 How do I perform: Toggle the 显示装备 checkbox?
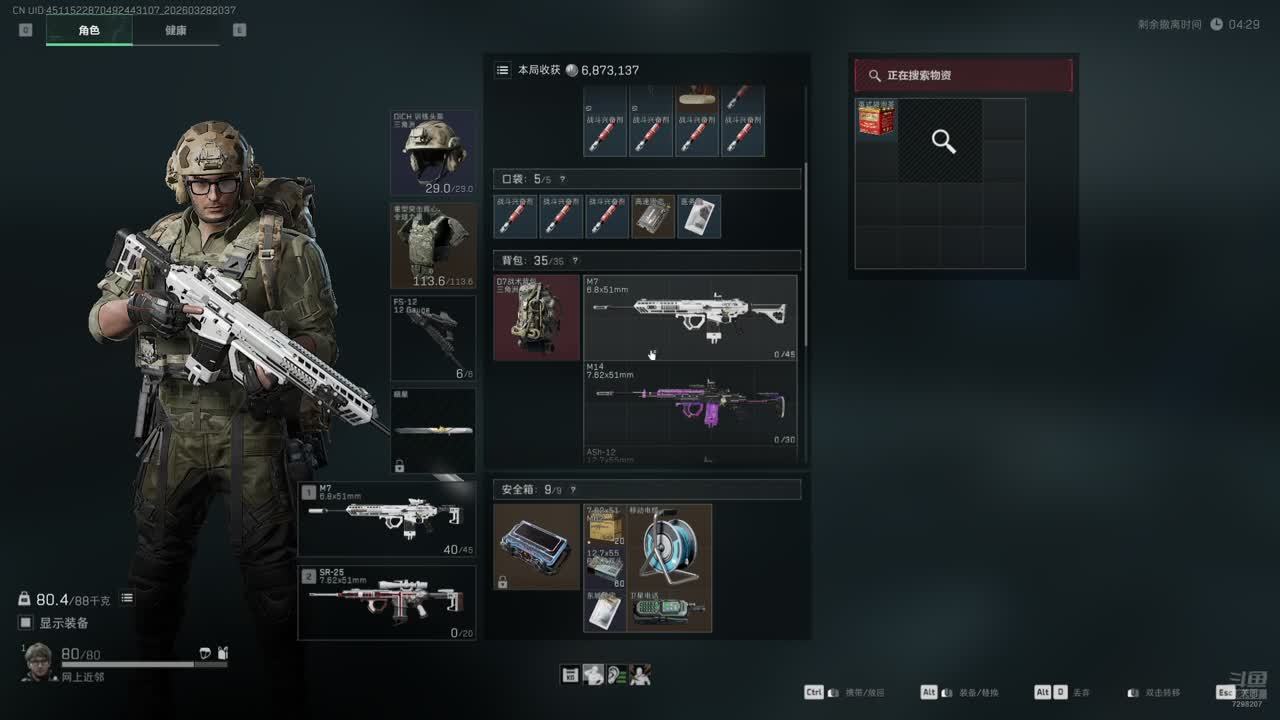(26, 623)
